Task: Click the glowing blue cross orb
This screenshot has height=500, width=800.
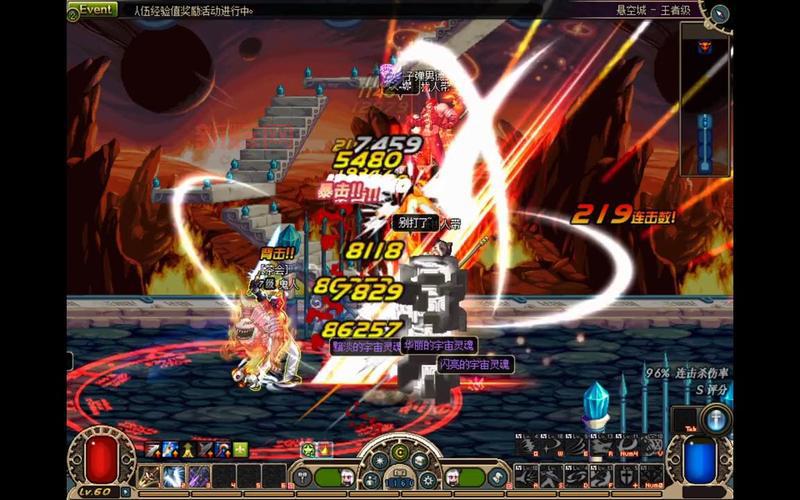Action: (715, 420)
